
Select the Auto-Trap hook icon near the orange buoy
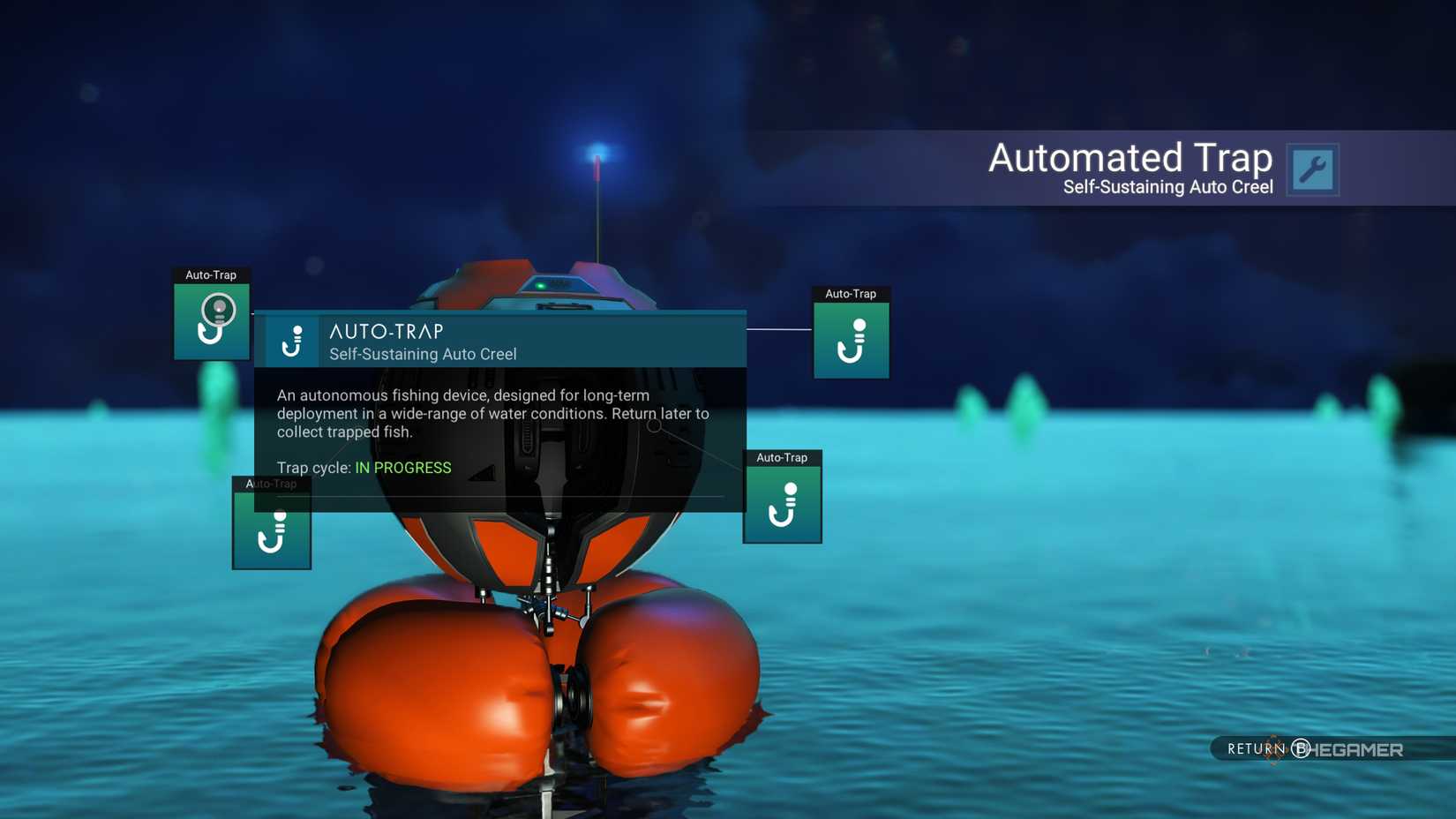tap(781, 503)
